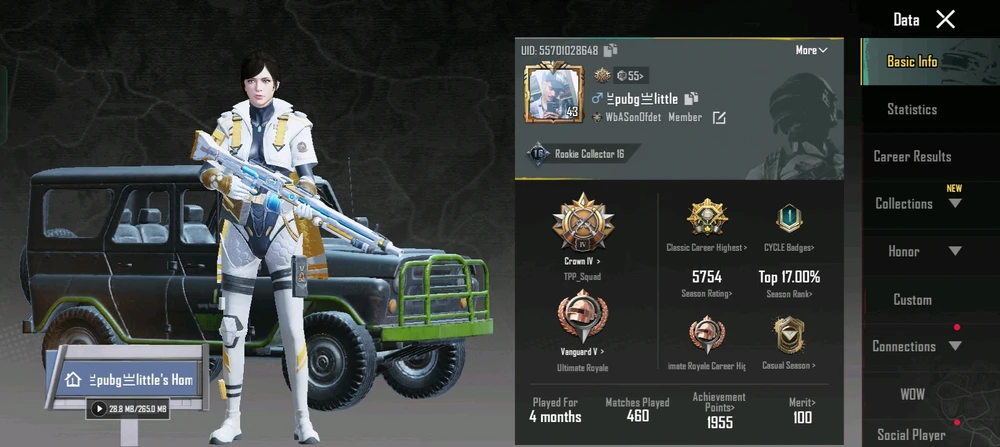Viewport: 1000px width, 447px height.
Task: Expand the Connections section
Action: (x=918, y=346)
